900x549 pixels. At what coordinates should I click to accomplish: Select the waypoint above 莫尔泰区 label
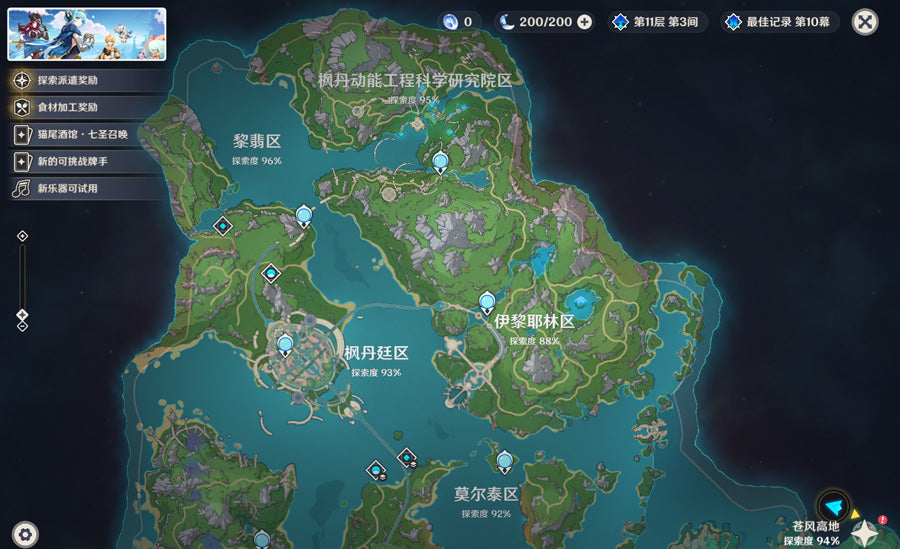coord(504,461)
